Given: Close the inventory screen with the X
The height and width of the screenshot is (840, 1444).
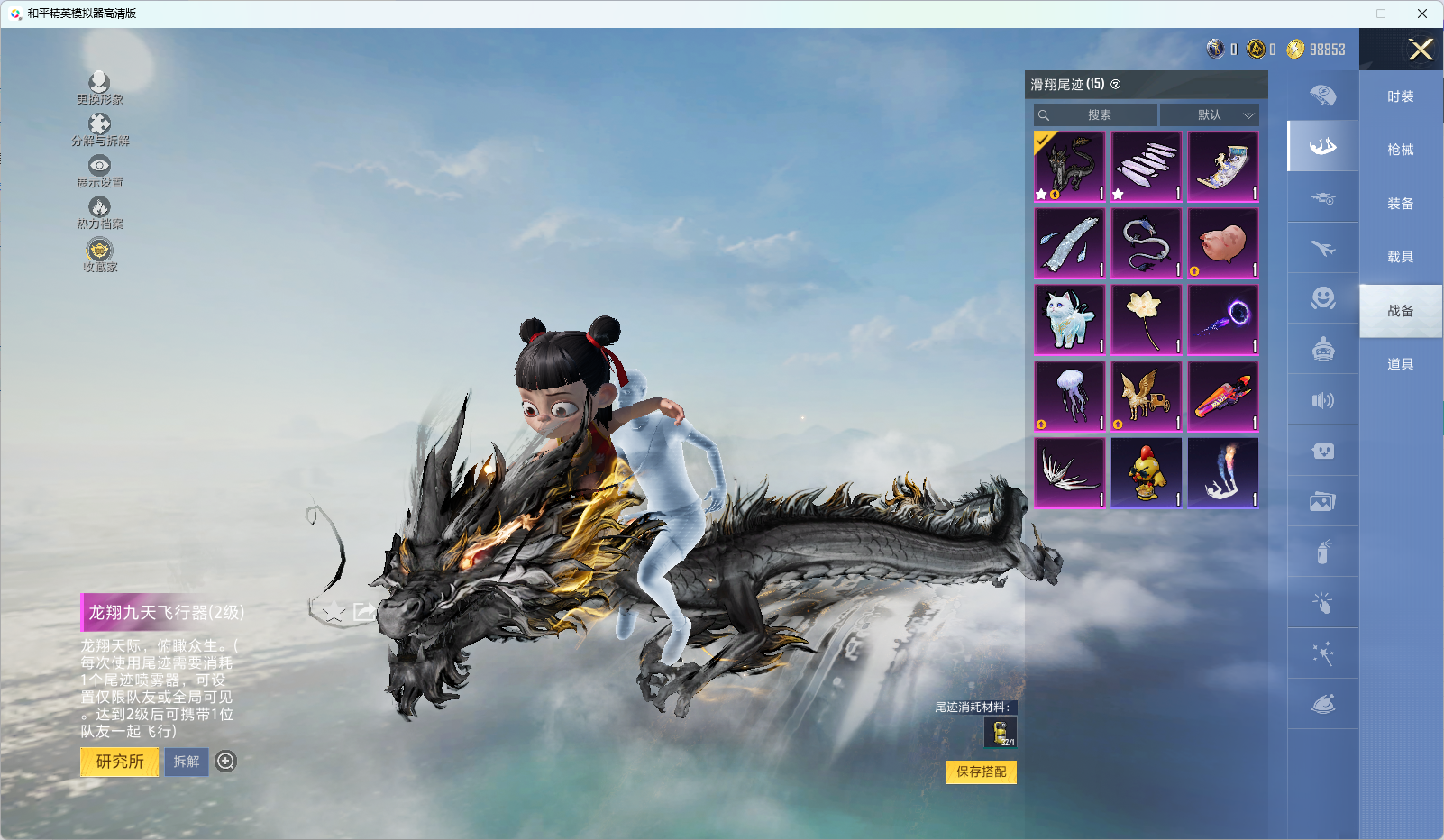Looking at the screenshot, I should pyautogui.click(x=1421, y=50).
